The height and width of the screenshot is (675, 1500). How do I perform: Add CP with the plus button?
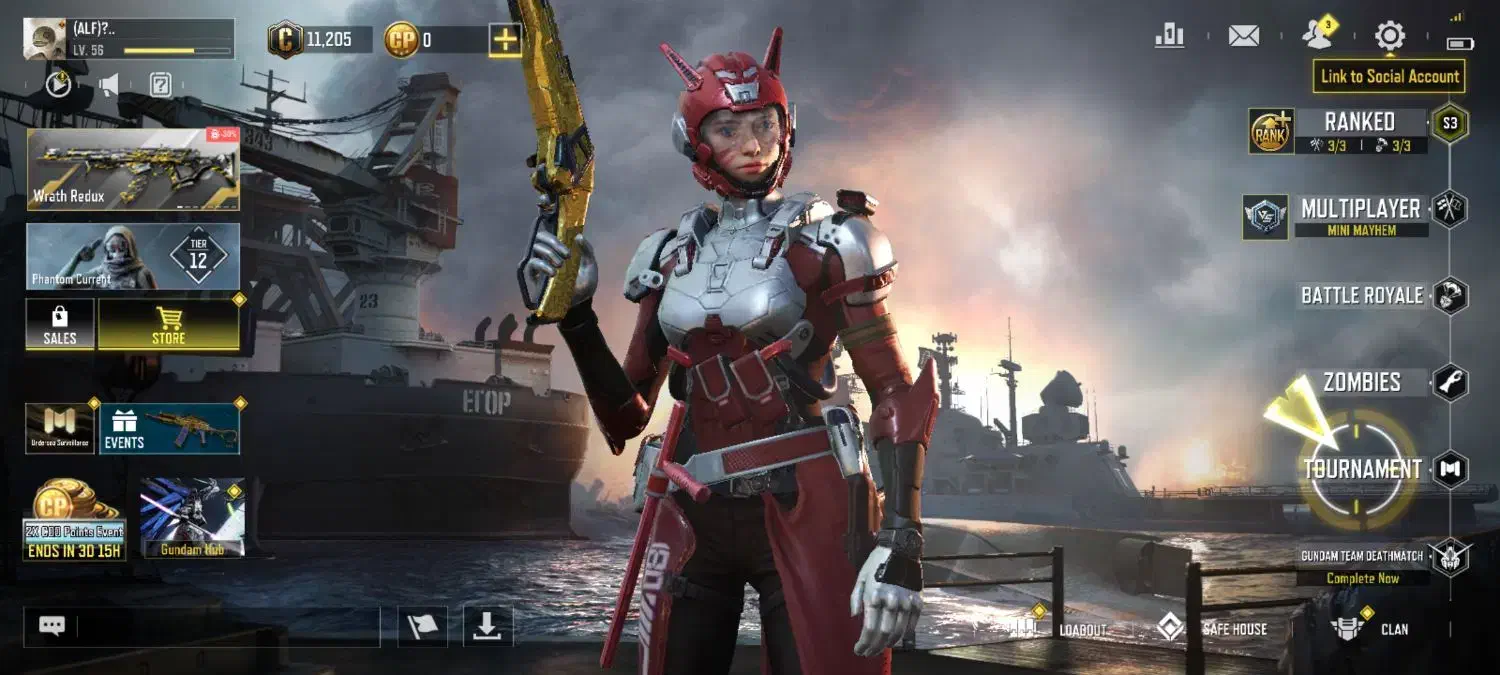(504, 40)
